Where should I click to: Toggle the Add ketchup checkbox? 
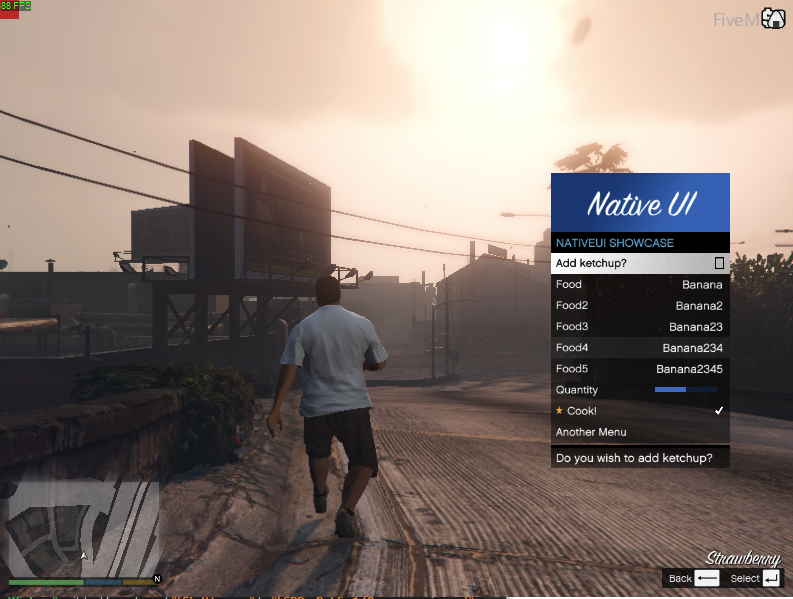(719, 264)
